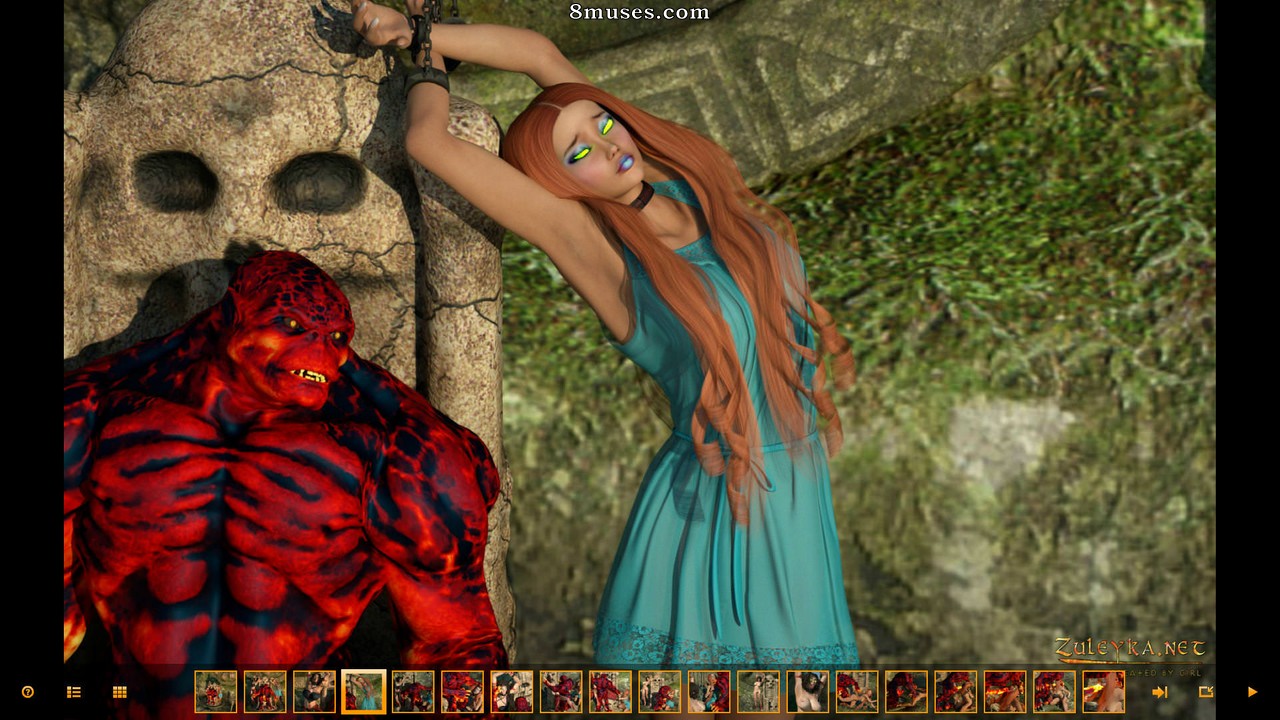Select the highlighted current page thumbnail
This screenshot has height=720, width=1280.
tap(364, 692)
